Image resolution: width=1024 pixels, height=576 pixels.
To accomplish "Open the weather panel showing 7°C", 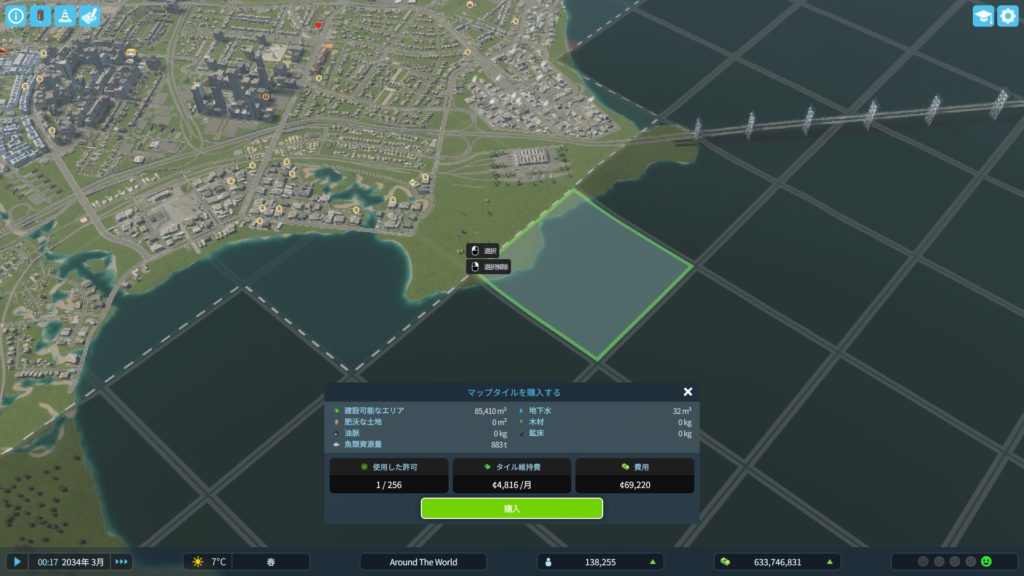I will pyautogui.click(x=209, y=562).
